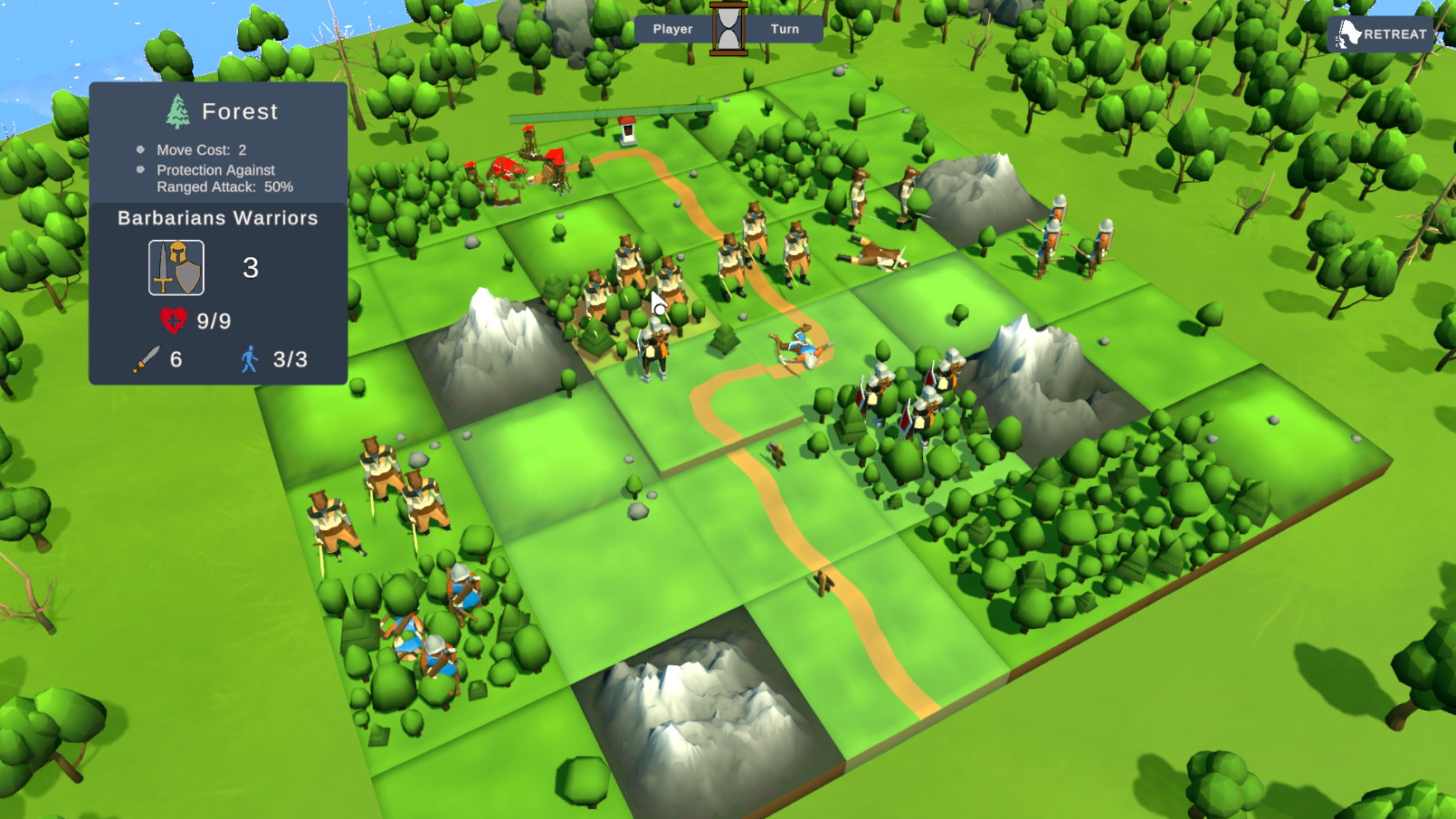The image size is (1456, 819).
Task: Click the Turn label in top bar
Action: (784, 28)
